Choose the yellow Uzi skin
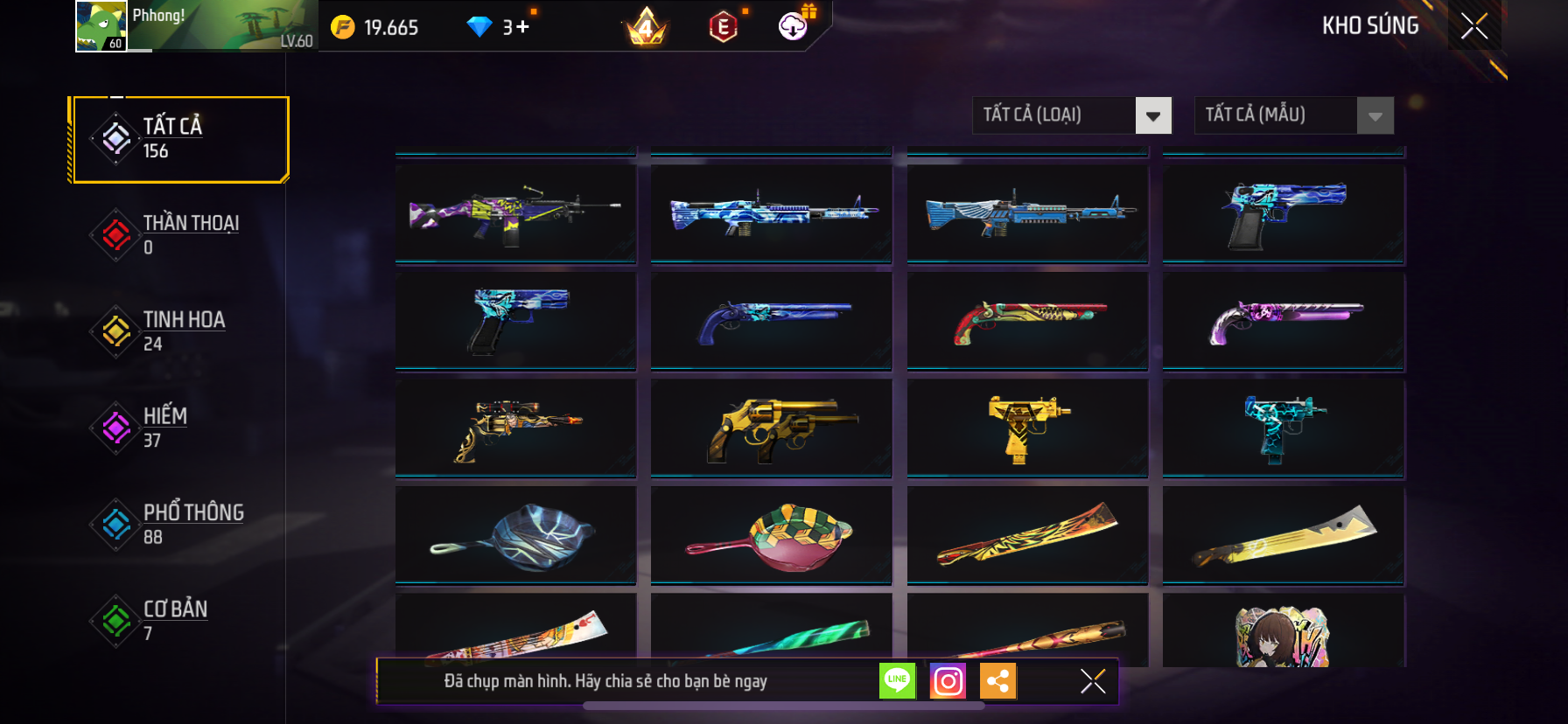The width and height of the screenshot is (1568, 724). pos(1027,428)
